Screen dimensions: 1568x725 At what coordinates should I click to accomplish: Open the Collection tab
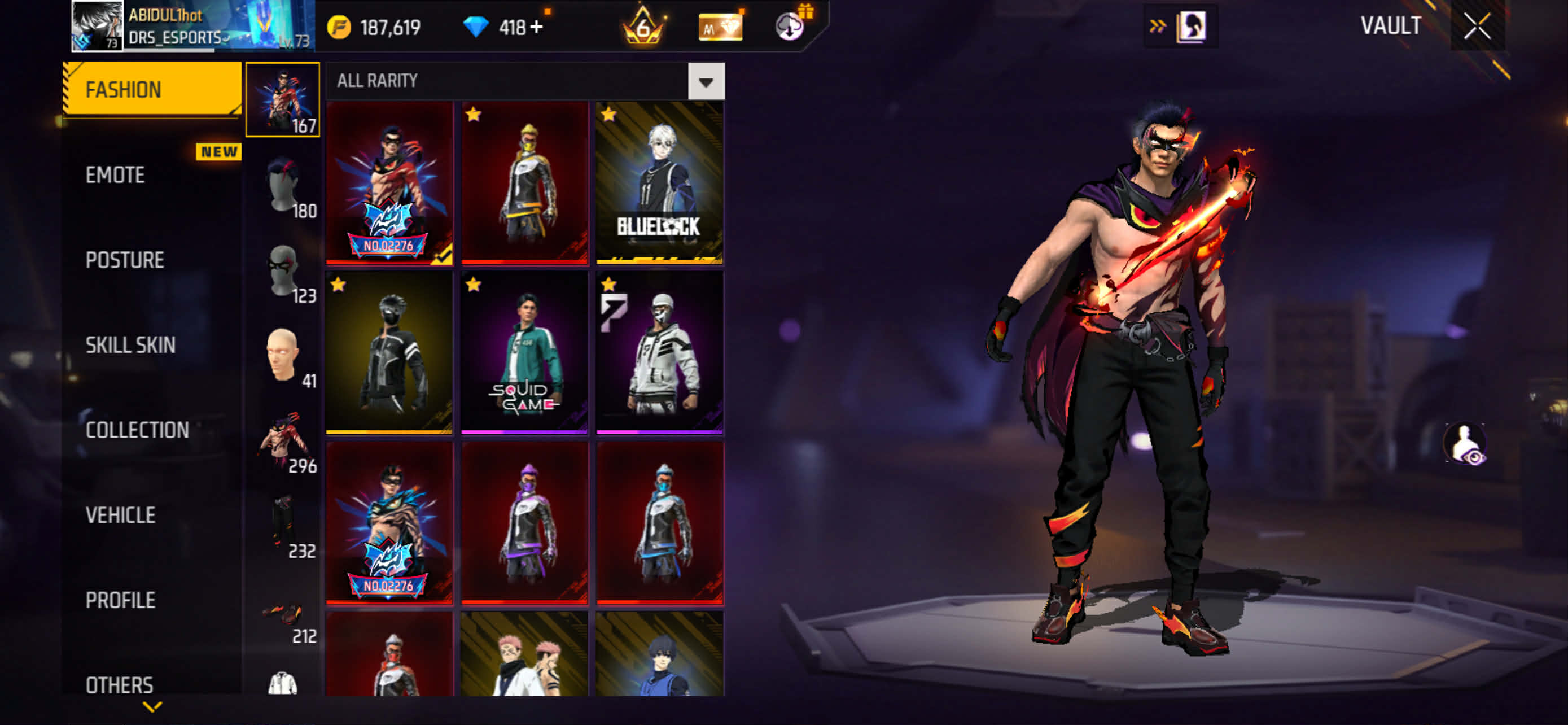tap(137, 430)
